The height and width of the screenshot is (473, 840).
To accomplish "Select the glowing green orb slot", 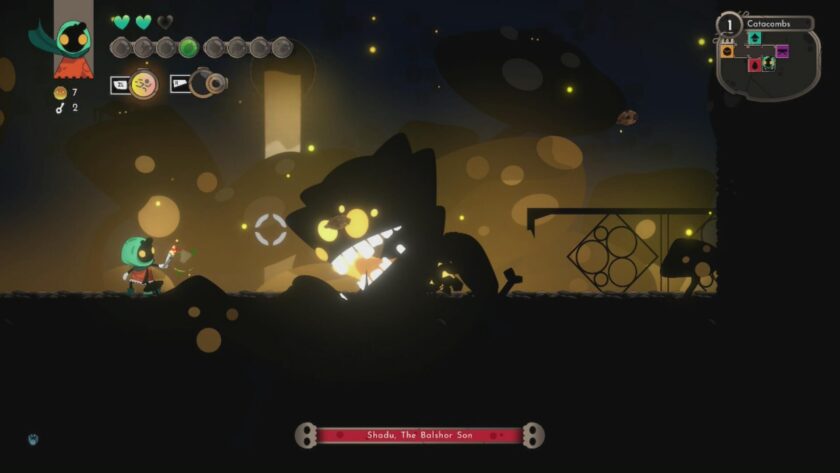I will (x=188, y=47).
